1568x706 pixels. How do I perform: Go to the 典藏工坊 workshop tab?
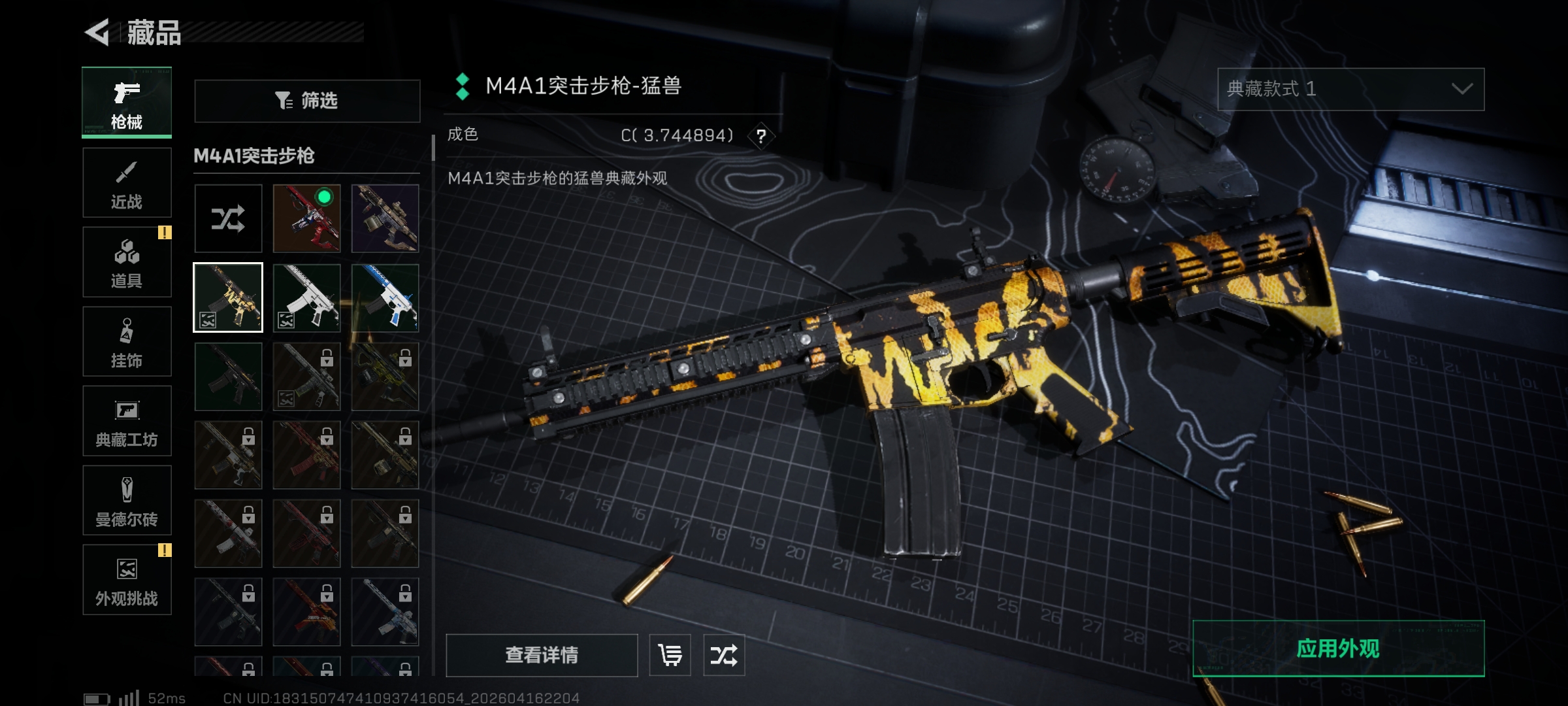coord(127,421)
